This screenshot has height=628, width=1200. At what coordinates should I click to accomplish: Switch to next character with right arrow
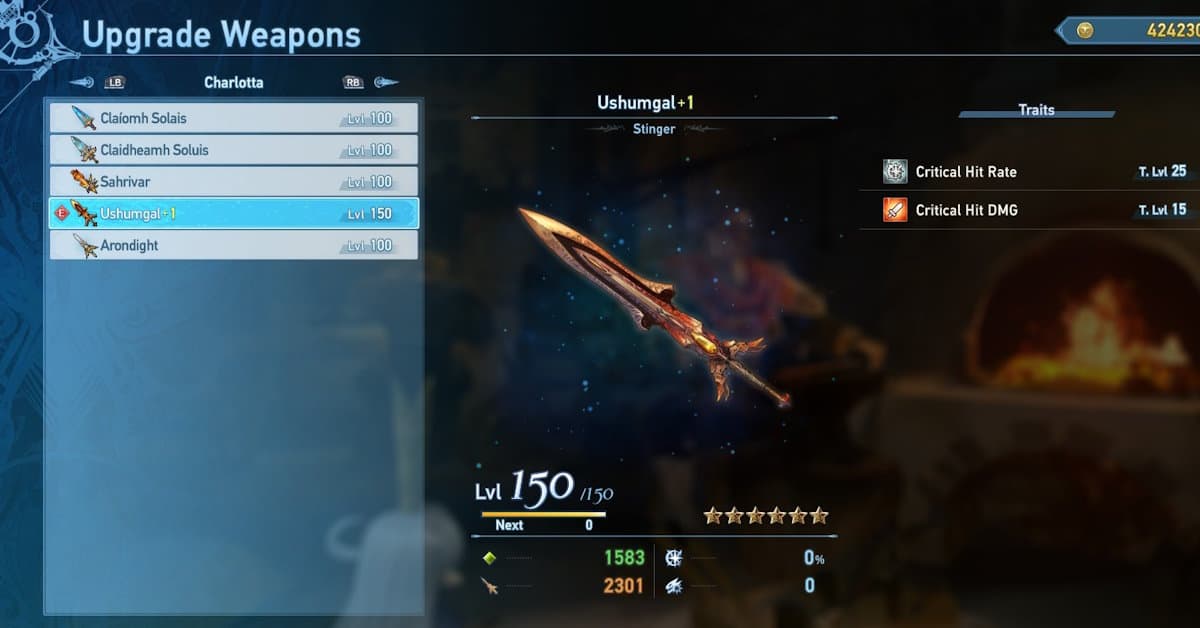386,82
